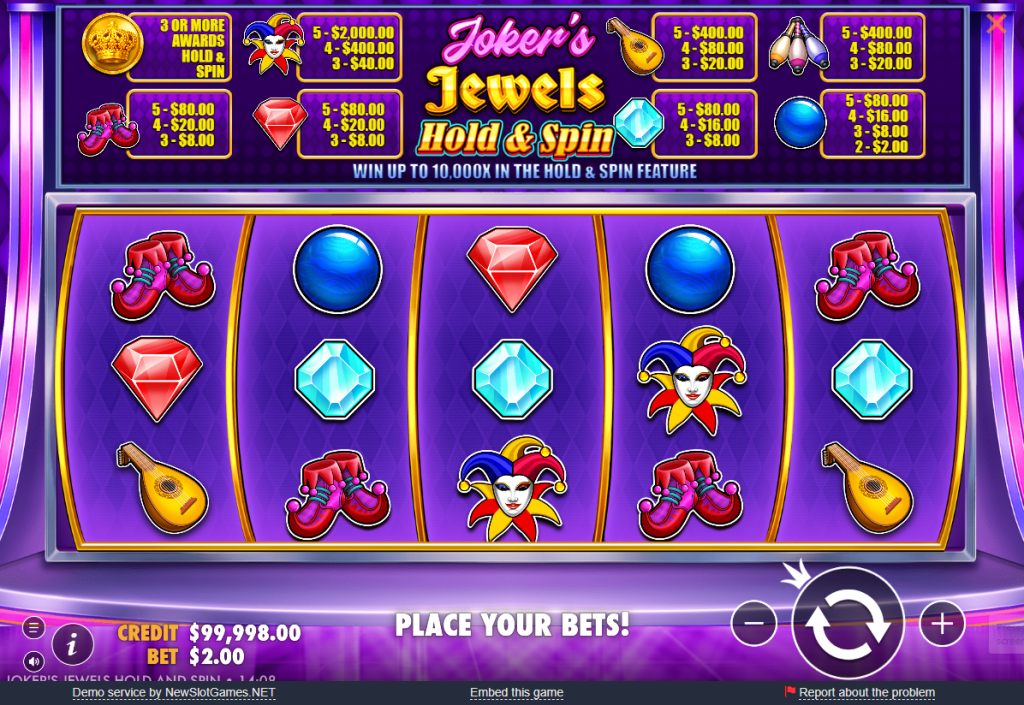Report about the problem link
The height and width of the screenshot is (705, 1024).
click(866, 692)
